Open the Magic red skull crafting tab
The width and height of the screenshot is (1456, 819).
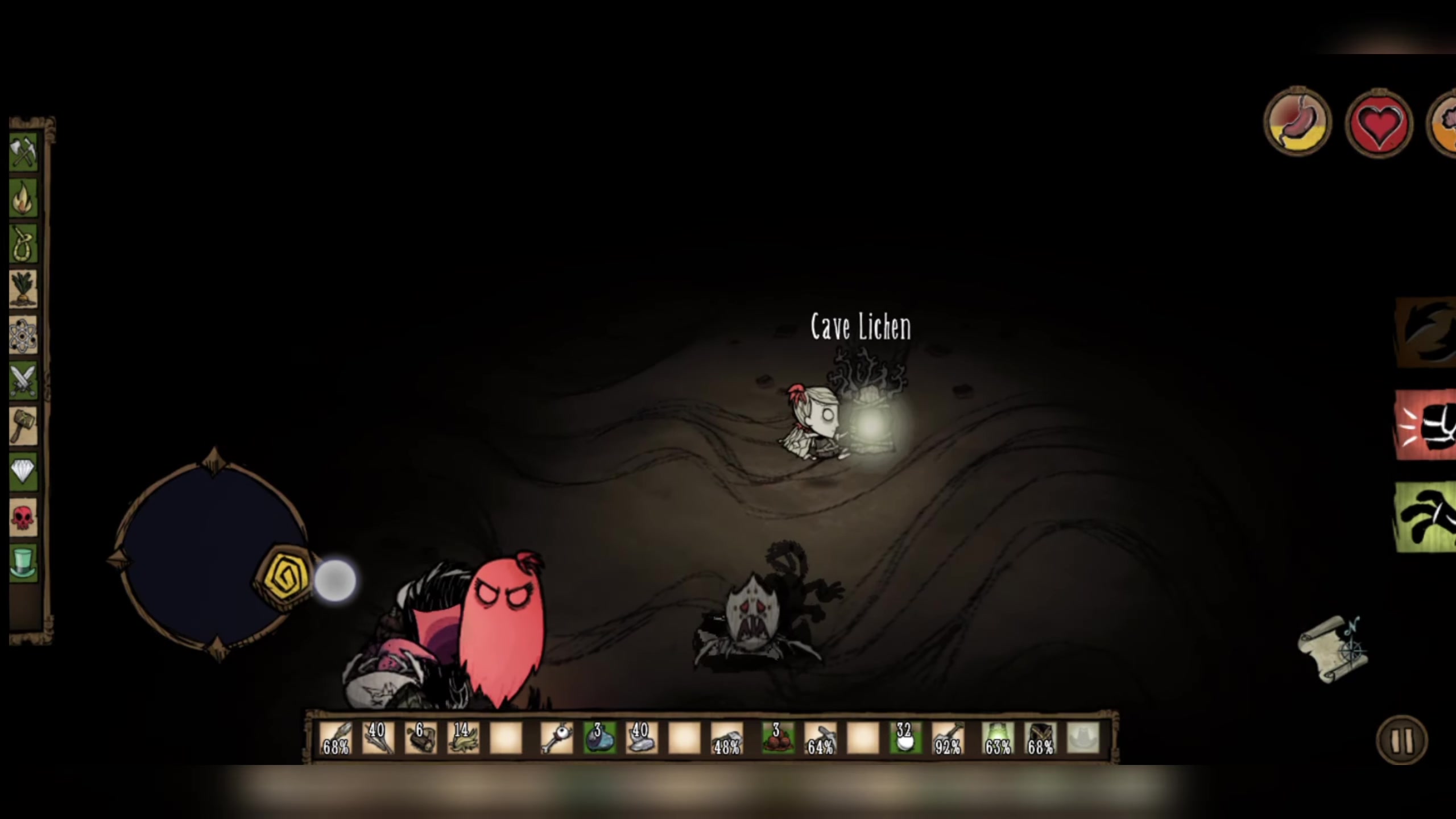(23, 518)
